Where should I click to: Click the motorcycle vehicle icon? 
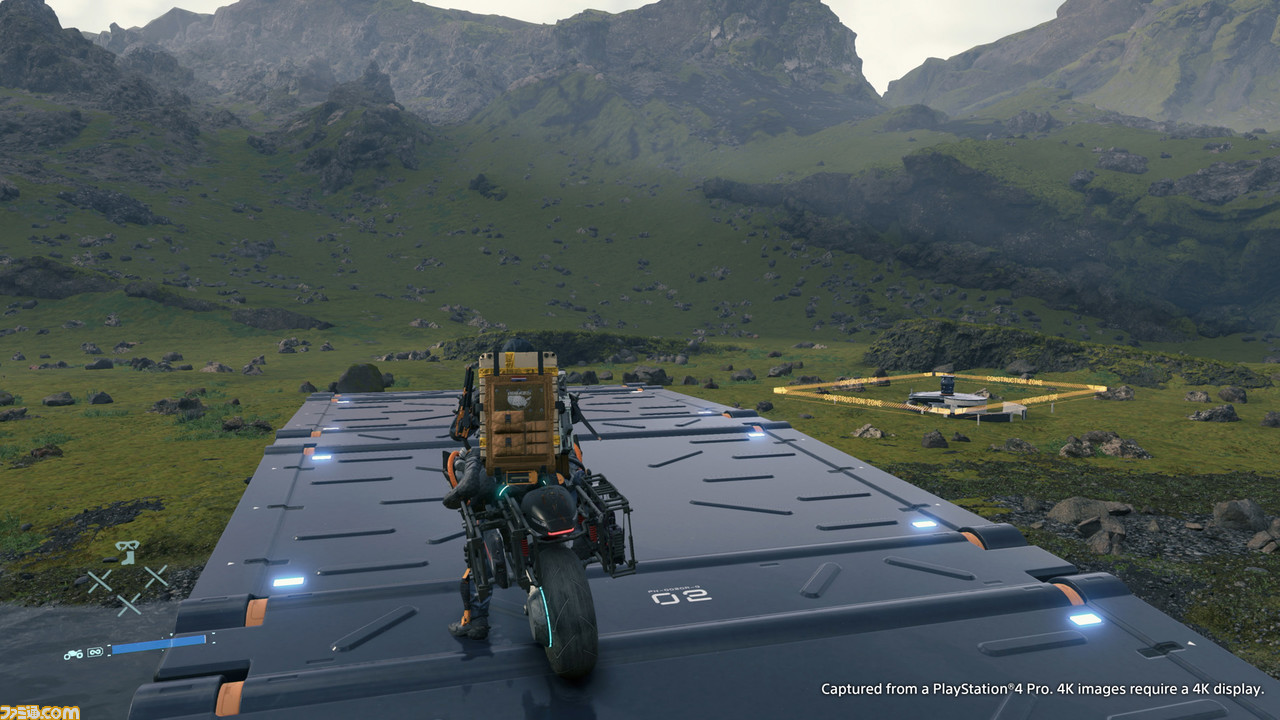coord(73,654)
